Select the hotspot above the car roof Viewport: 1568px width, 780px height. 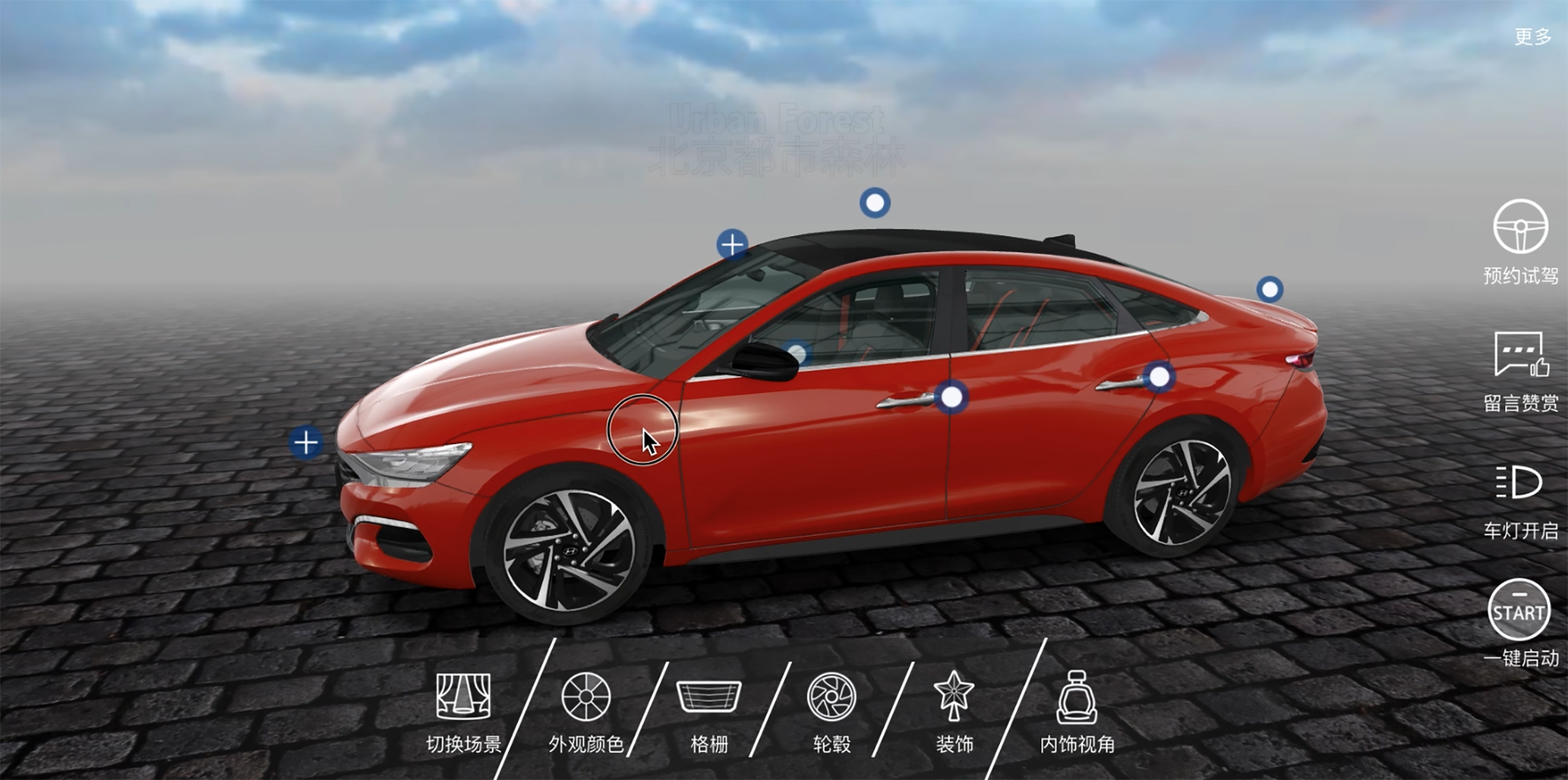tap(874, 203)
